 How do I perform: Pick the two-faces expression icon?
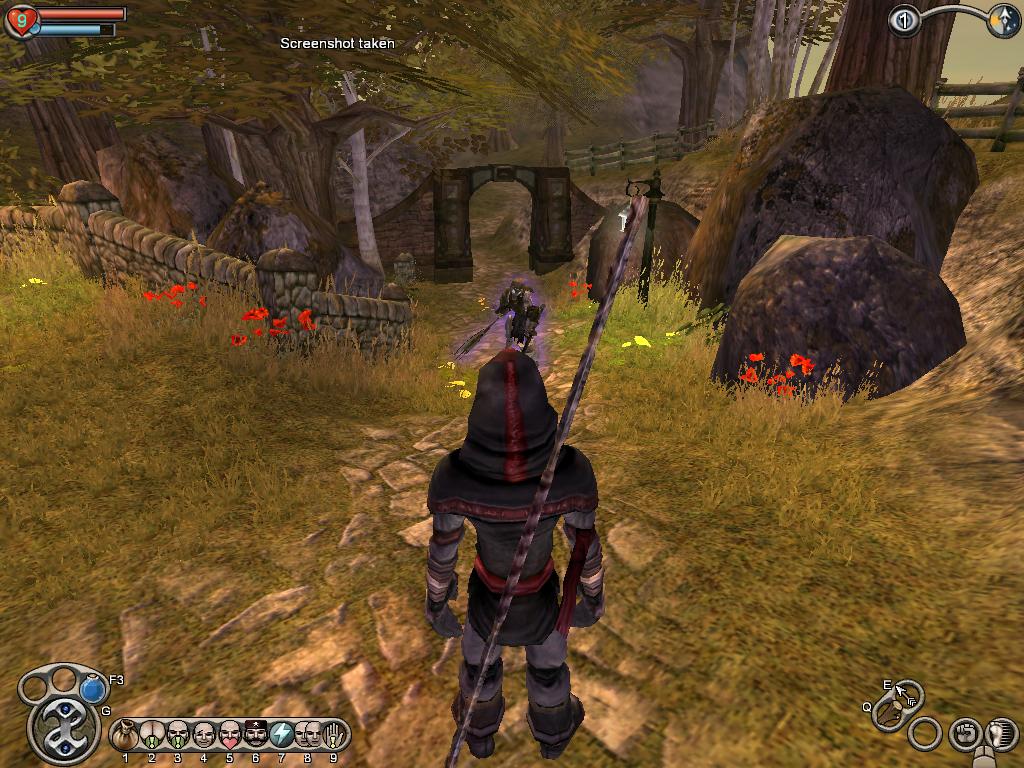[x=308, y=735]
